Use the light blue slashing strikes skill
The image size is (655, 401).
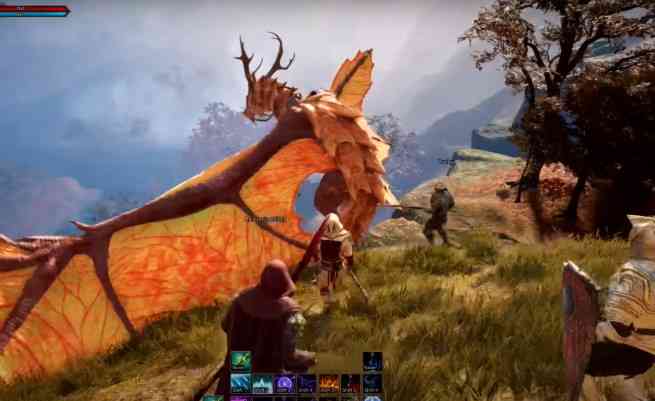point(241,383)
